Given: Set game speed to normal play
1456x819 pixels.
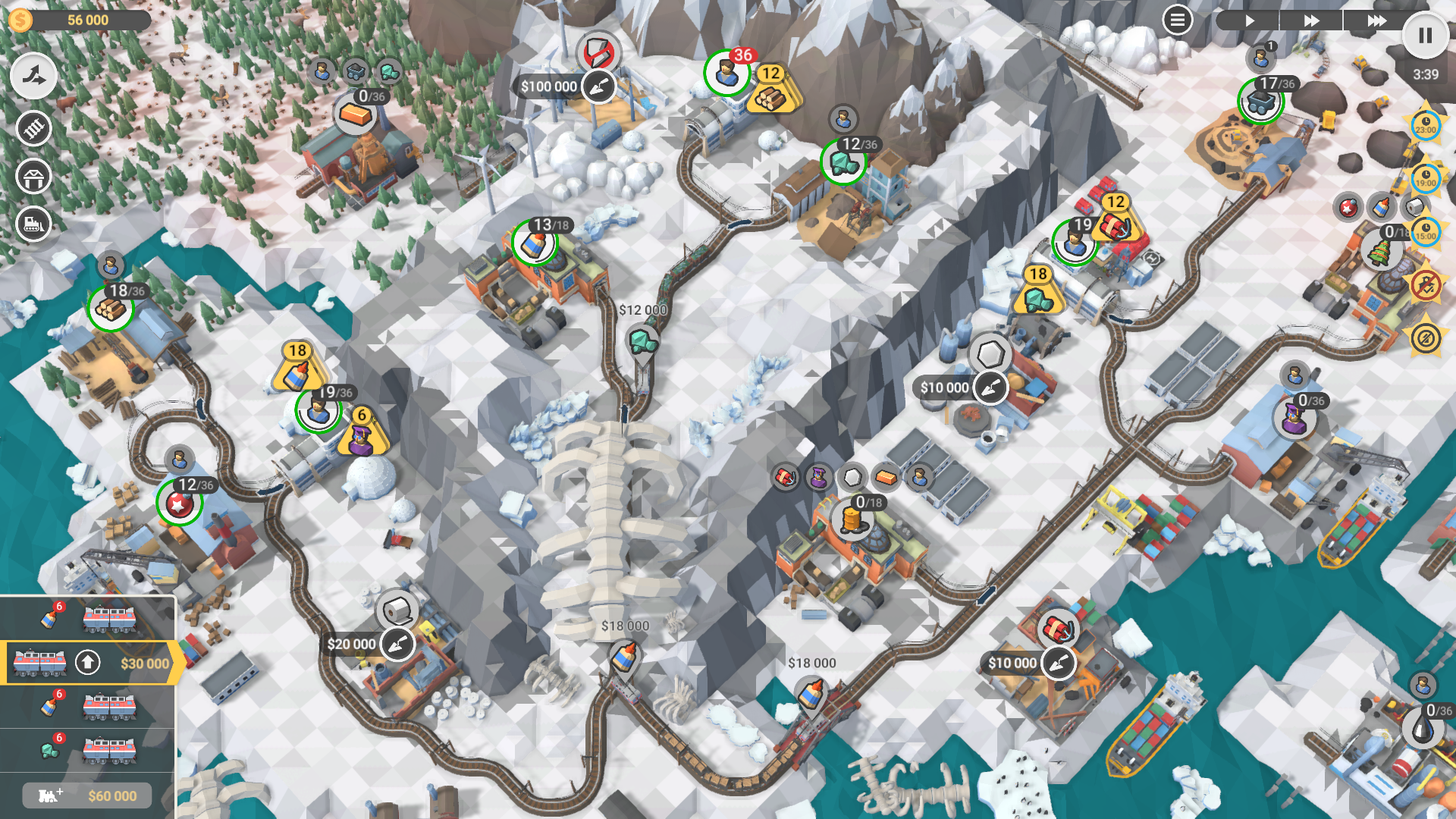Looking at the screenshot, I should 1249,20.
